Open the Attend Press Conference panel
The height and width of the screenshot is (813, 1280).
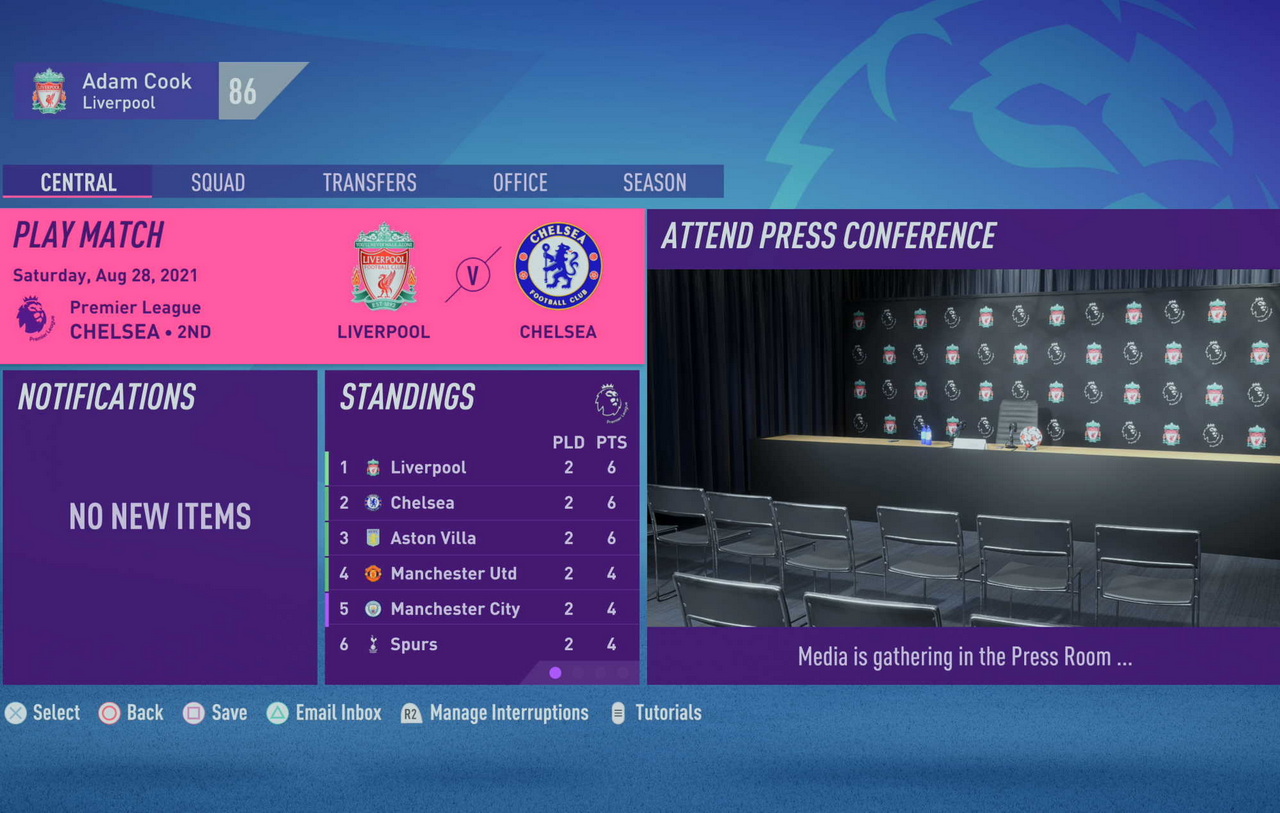coord(962,446)
